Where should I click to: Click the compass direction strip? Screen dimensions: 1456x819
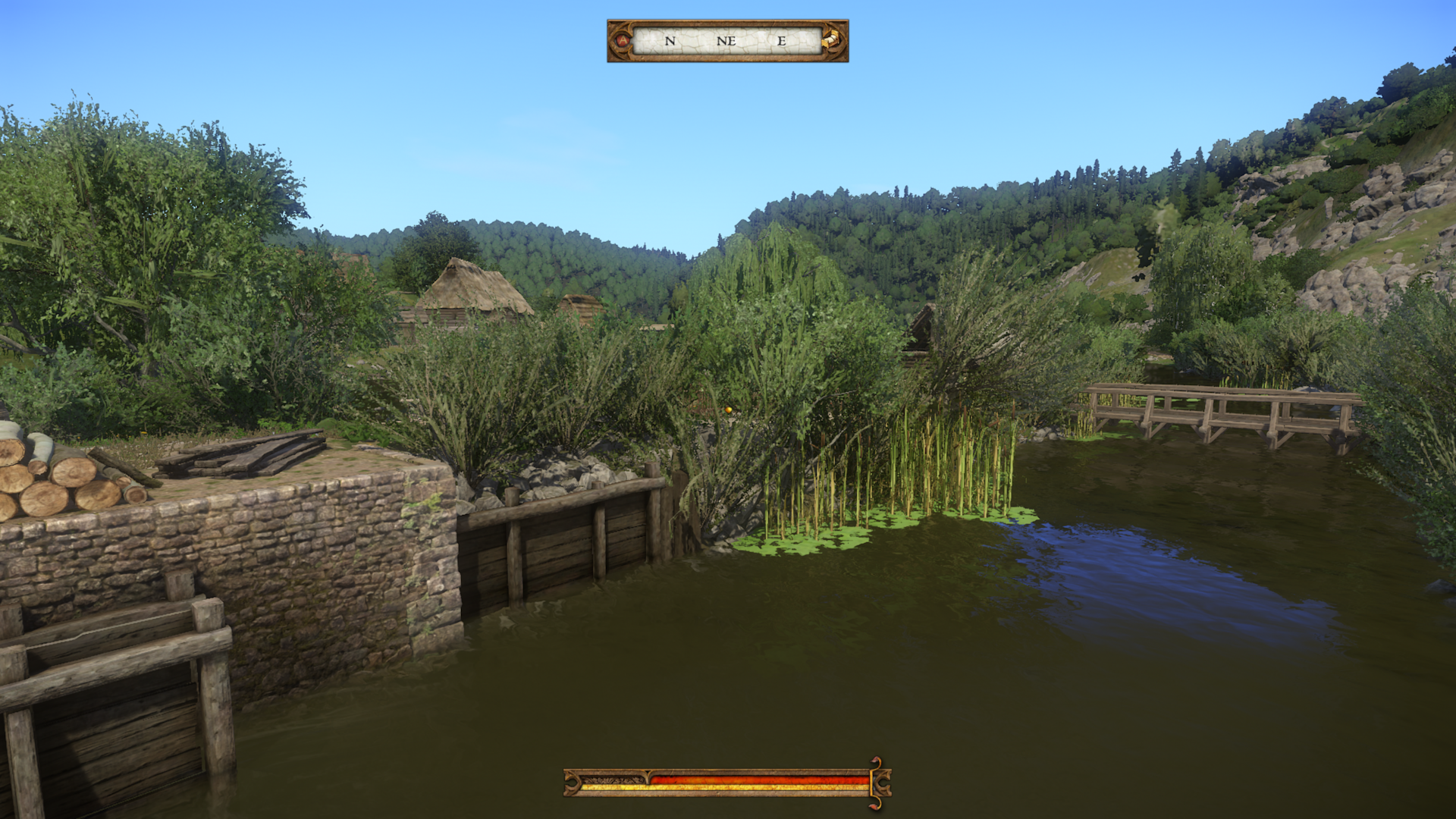[x=726, y=41]
